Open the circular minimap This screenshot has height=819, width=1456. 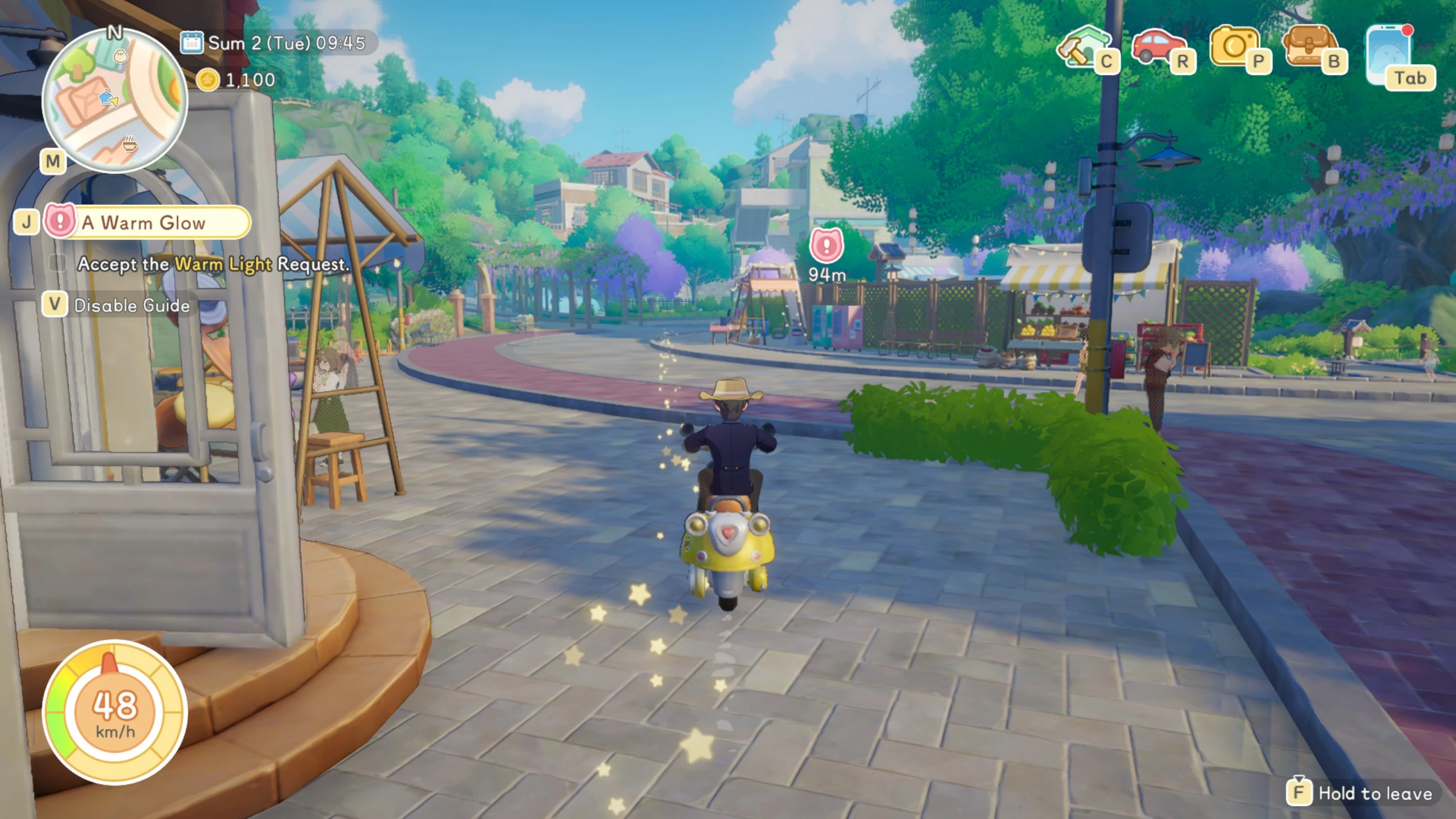click(115, 100)
